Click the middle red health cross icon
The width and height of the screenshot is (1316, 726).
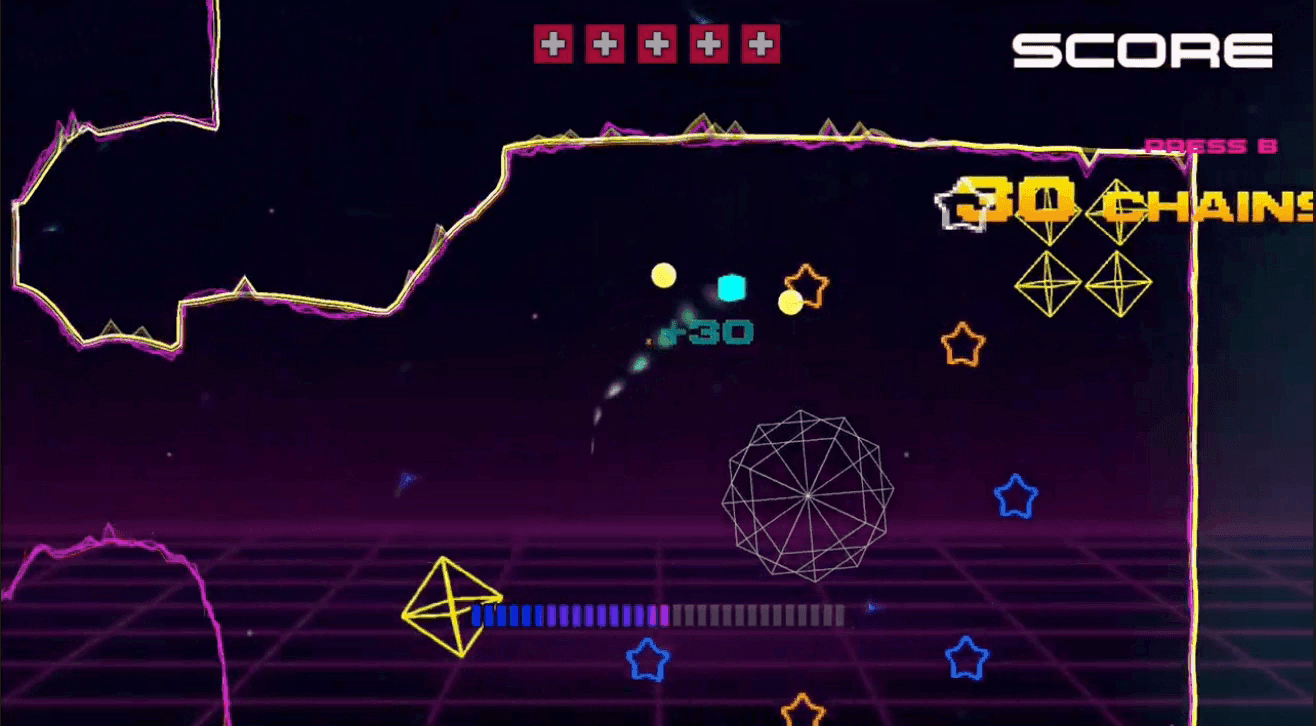[x=658, y=43]
